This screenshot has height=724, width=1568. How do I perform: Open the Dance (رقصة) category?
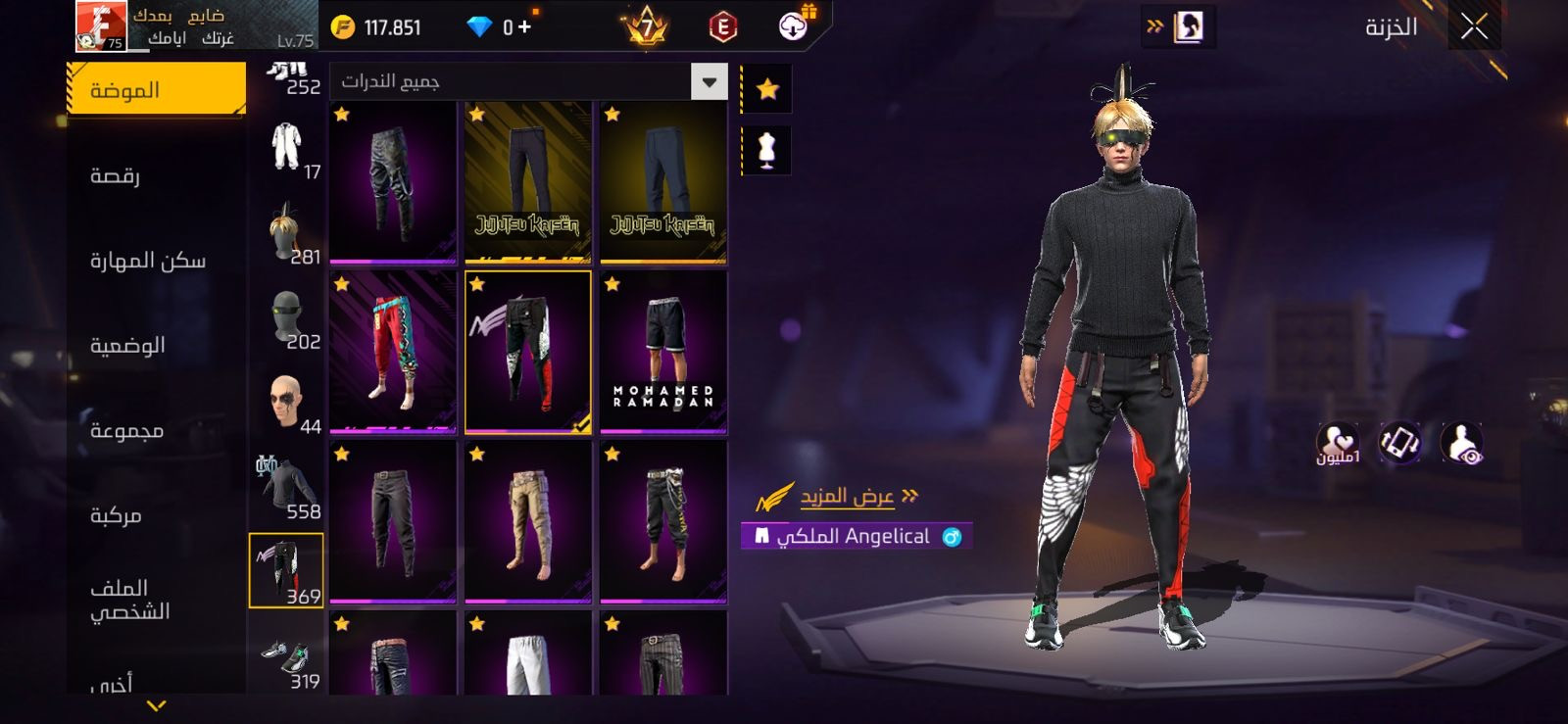pos(116,176)
